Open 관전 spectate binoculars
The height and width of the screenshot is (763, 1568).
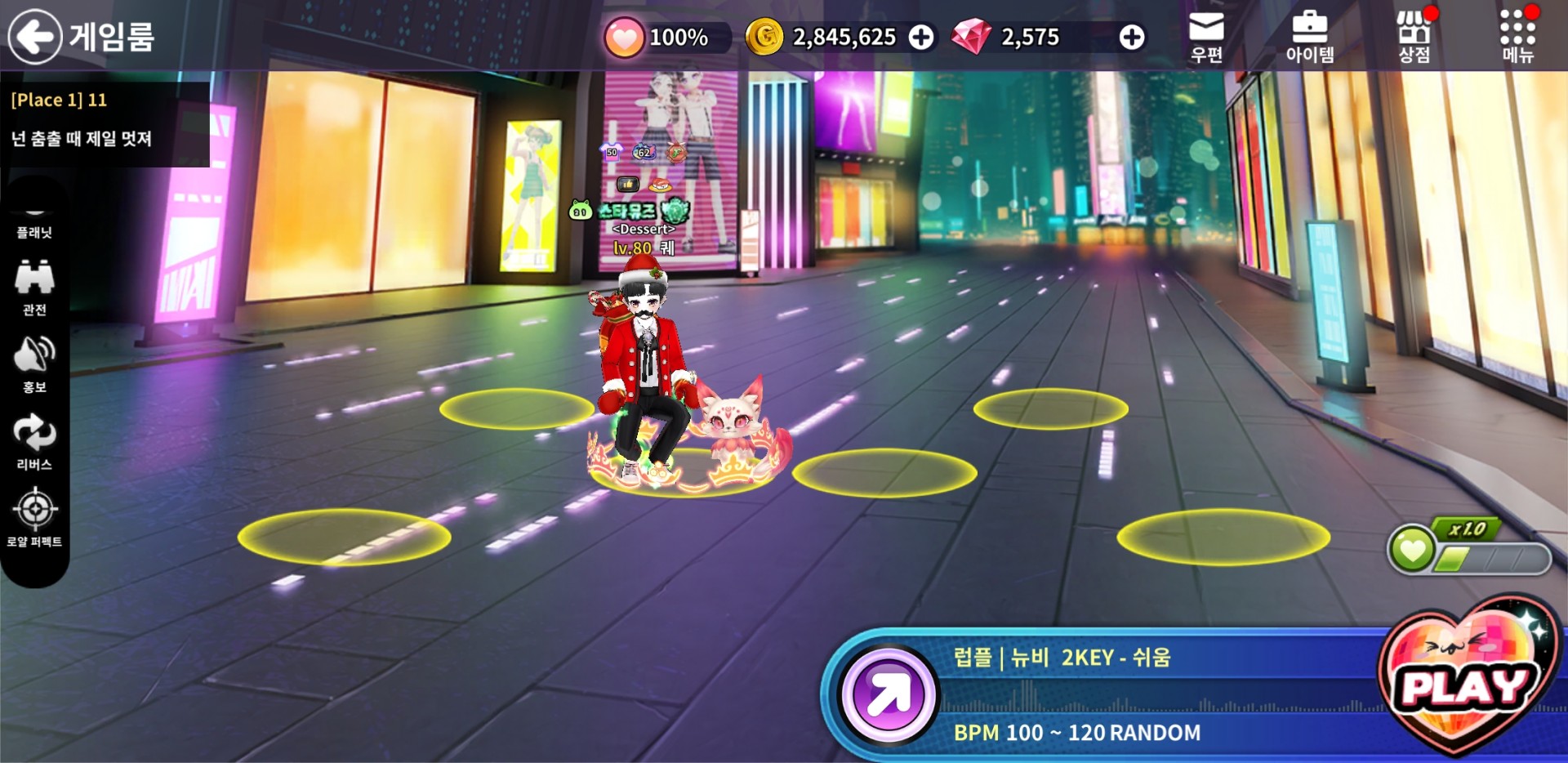tap(34, 287)
